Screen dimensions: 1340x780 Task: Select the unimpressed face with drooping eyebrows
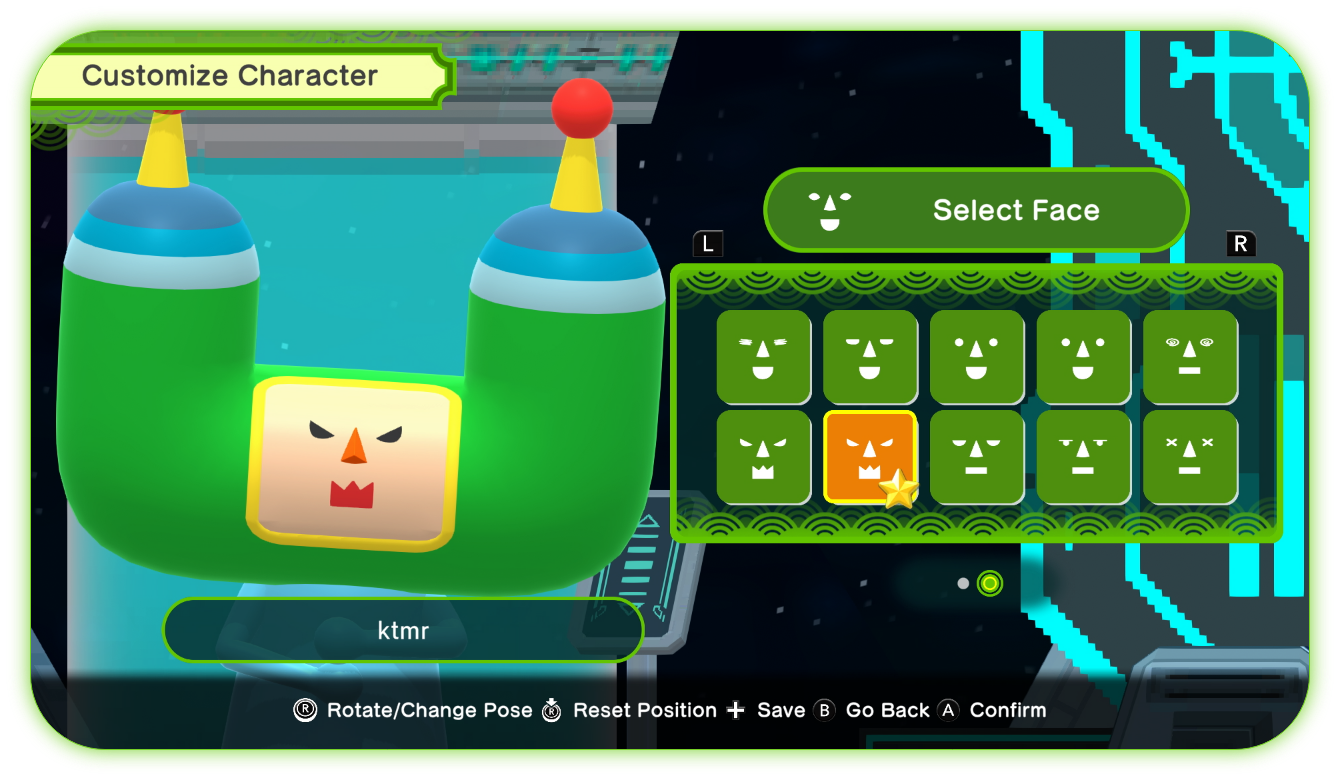click(1084, 457)
